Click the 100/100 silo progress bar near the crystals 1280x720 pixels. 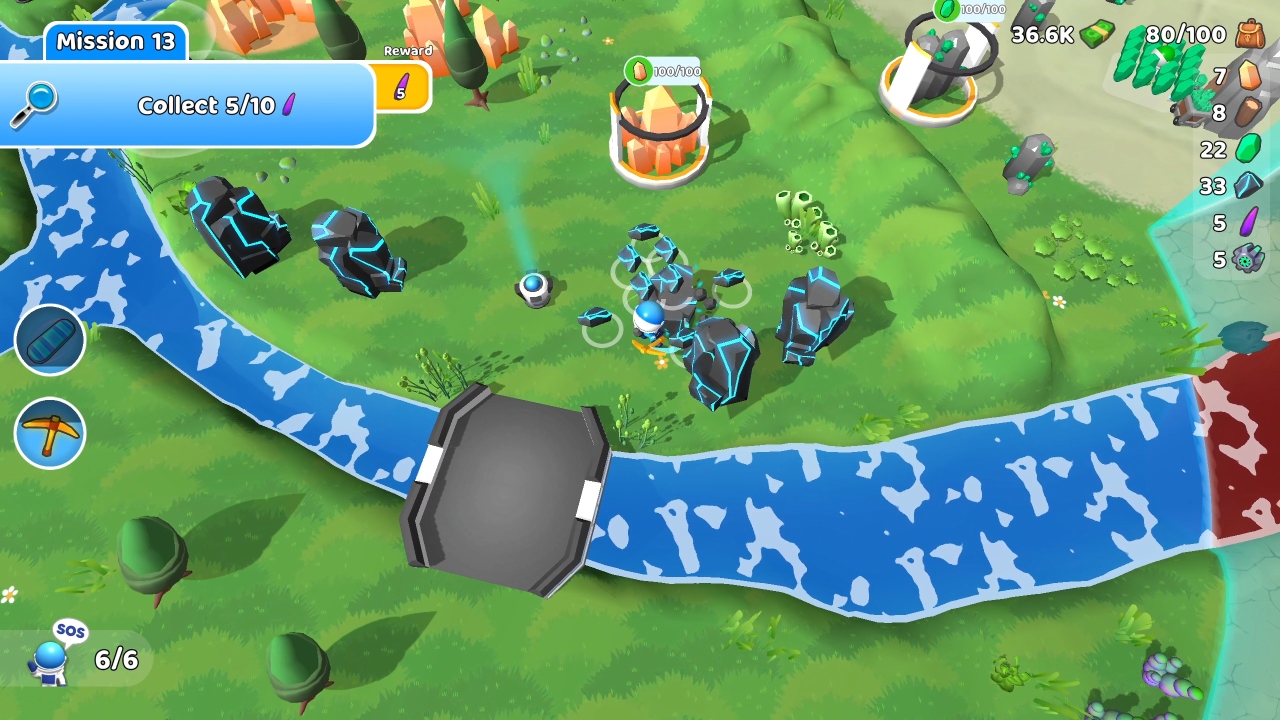tap(662, 71)
